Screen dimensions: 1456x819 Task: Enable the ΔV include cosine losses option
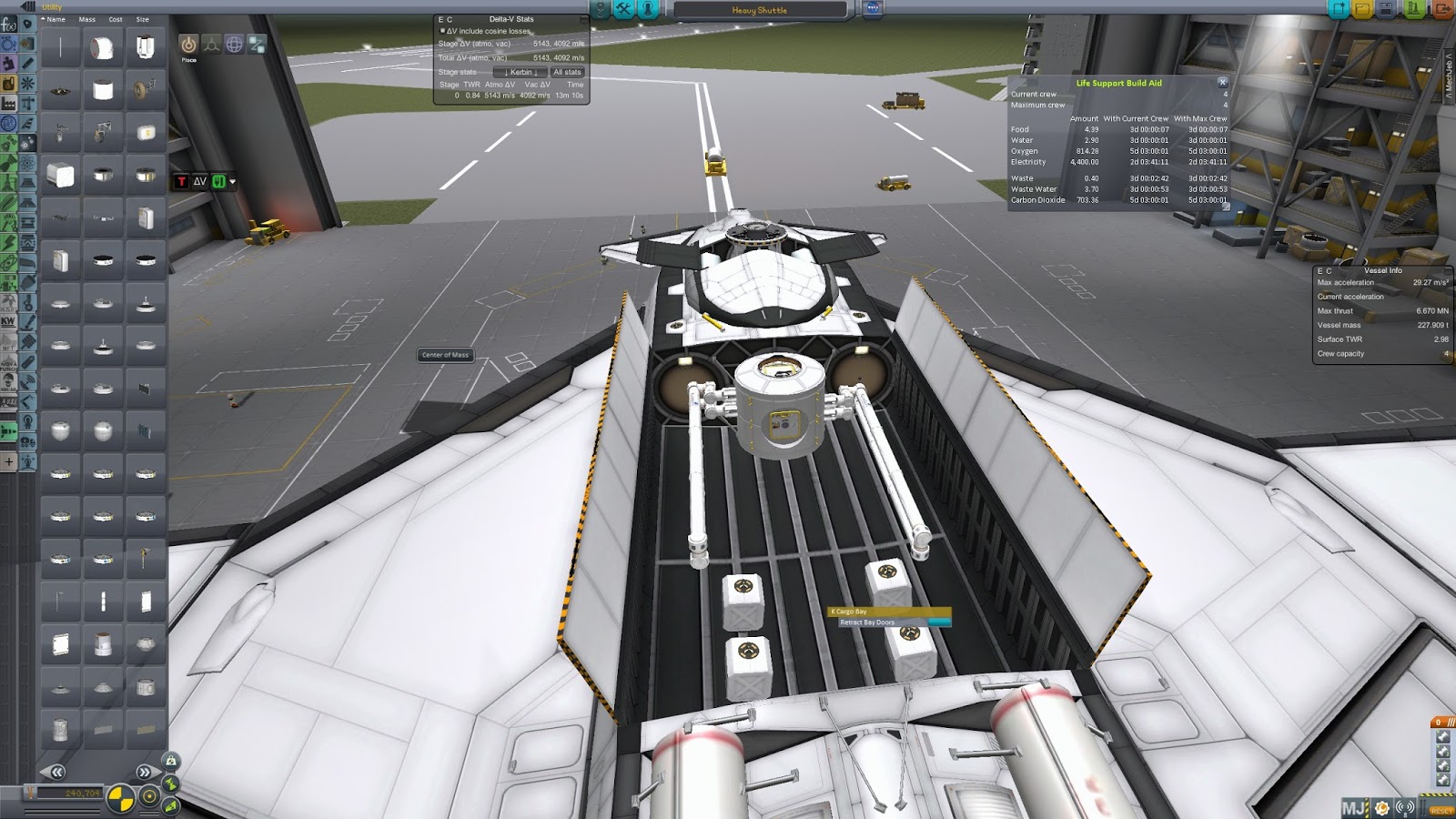coord(443,31)
